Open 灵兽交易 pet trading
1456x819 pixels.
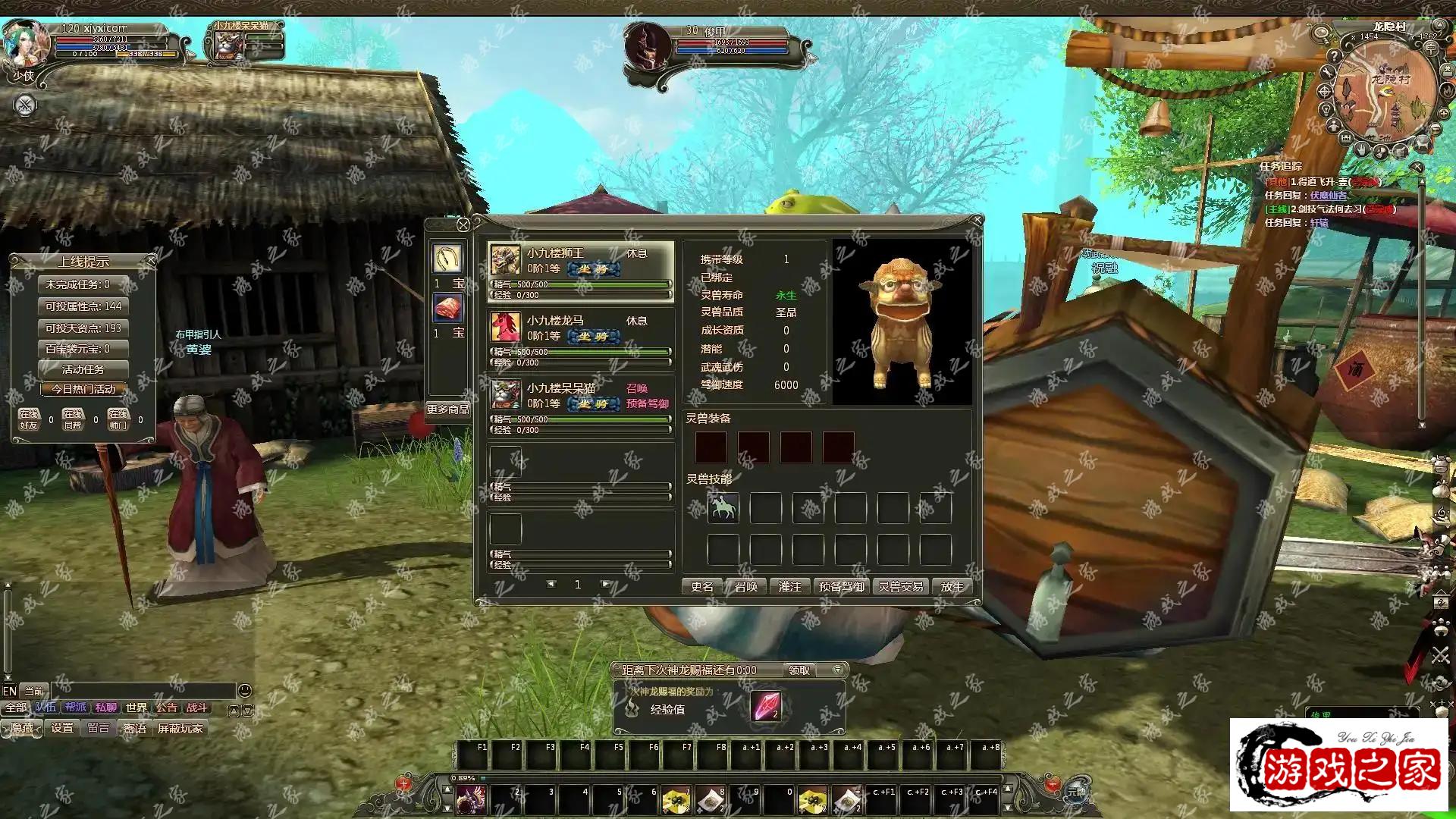pyautogui.click(x=900, y=586)
